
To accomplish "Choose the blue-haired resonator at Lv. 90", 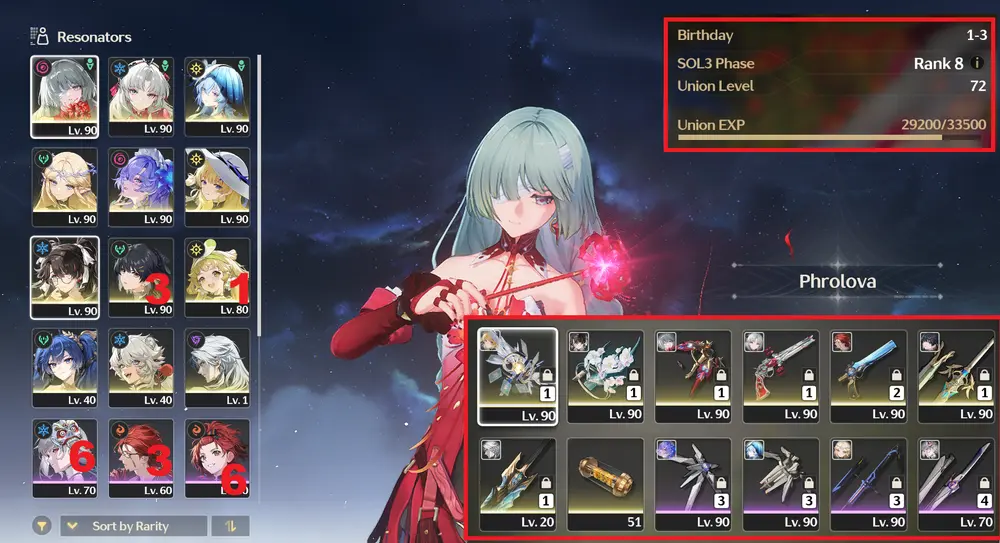I will tap(217, 95).
